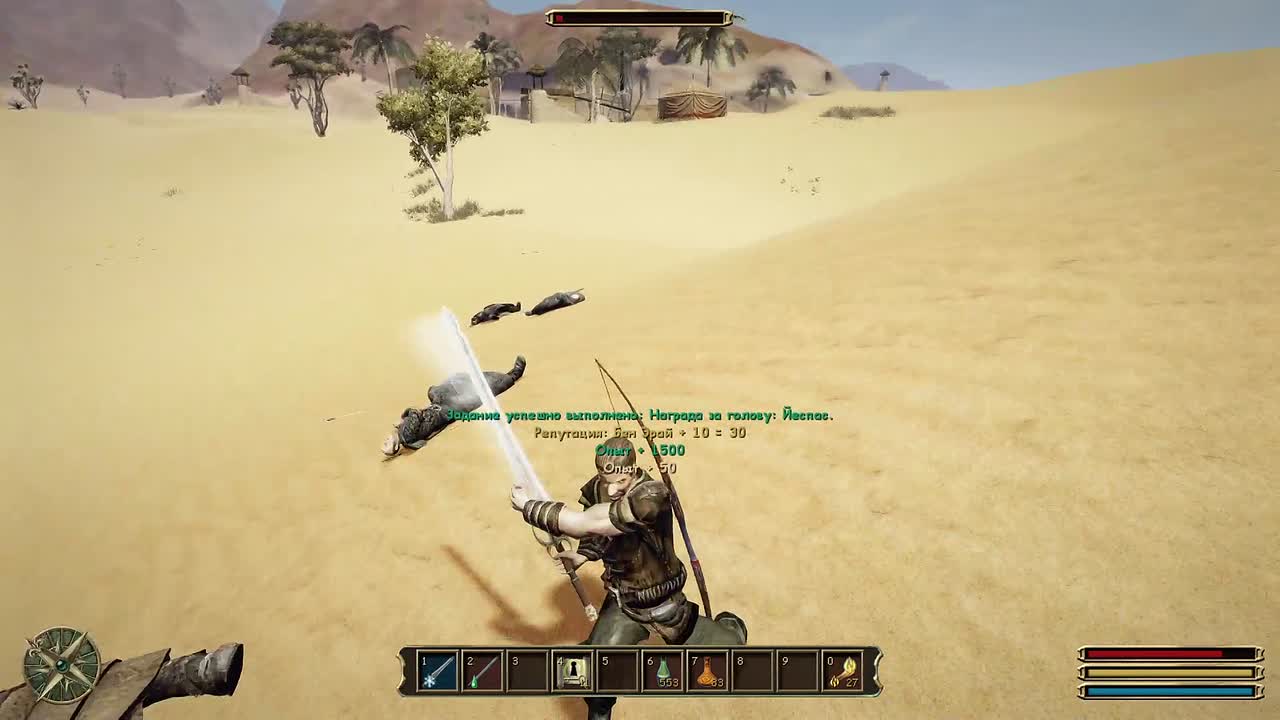
Task: Click the compass in the corner
Action: point(62,664)
